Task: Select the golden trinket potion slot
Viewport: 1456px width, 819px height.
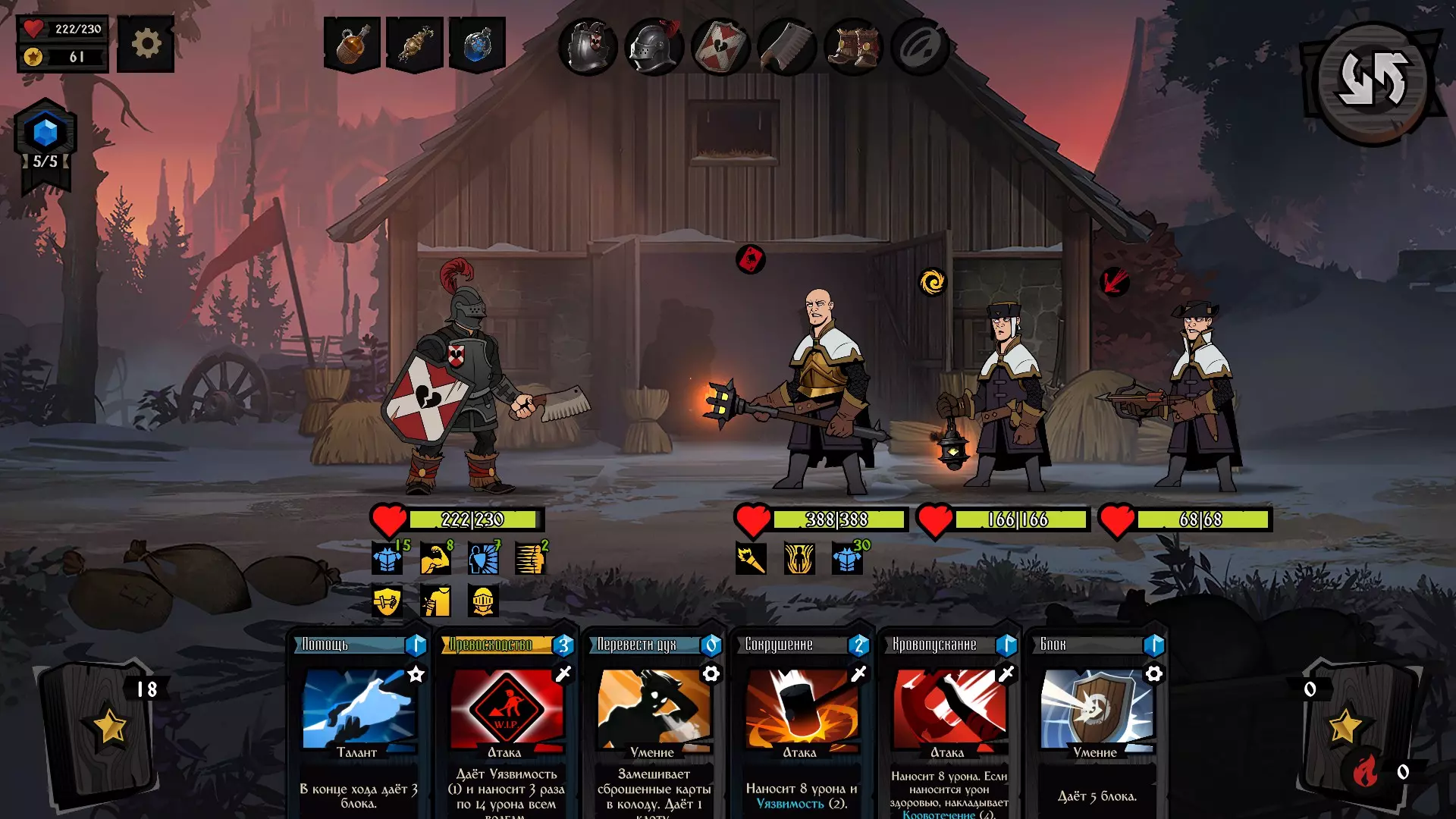Action: tap(414, 44)
